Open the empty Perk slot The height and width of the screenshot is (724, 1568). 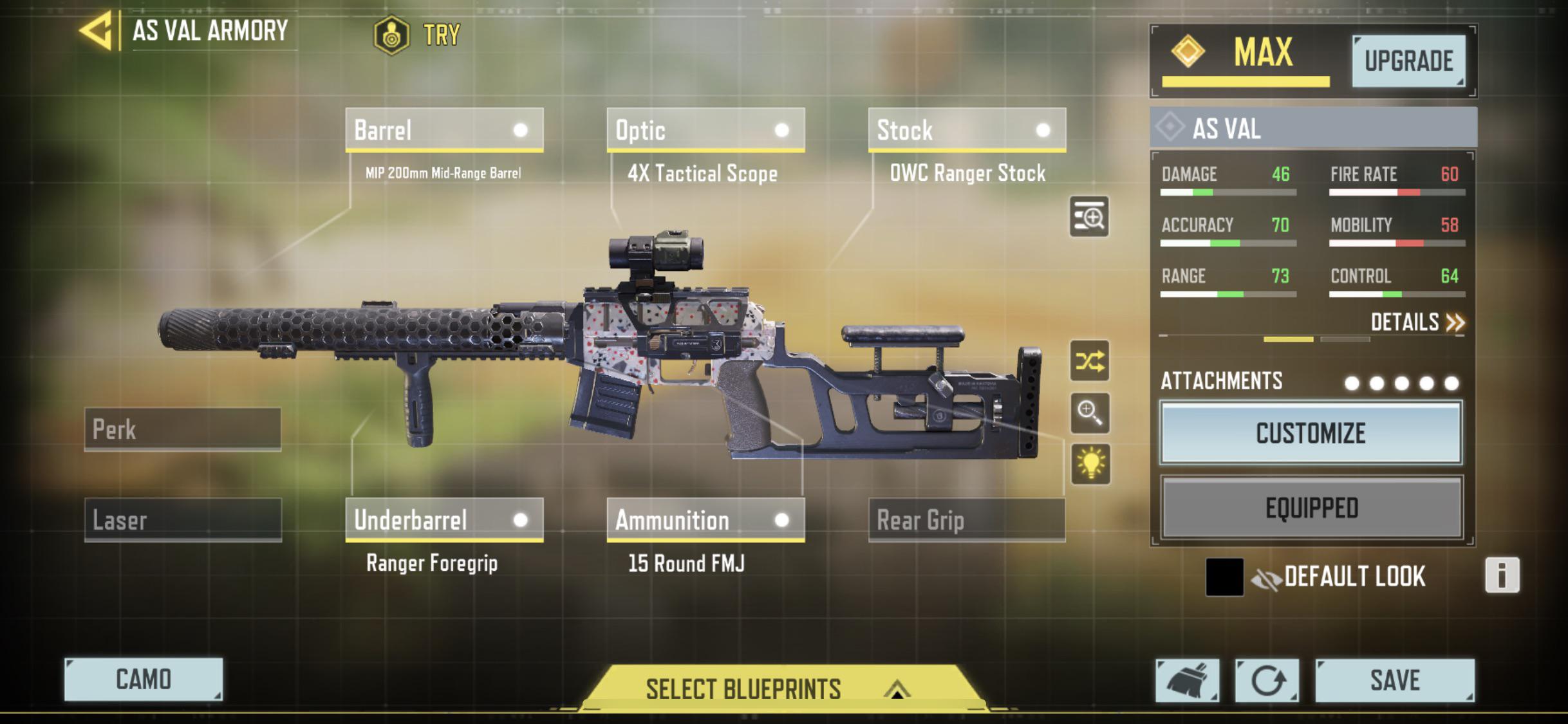click(x=183, y=429)
